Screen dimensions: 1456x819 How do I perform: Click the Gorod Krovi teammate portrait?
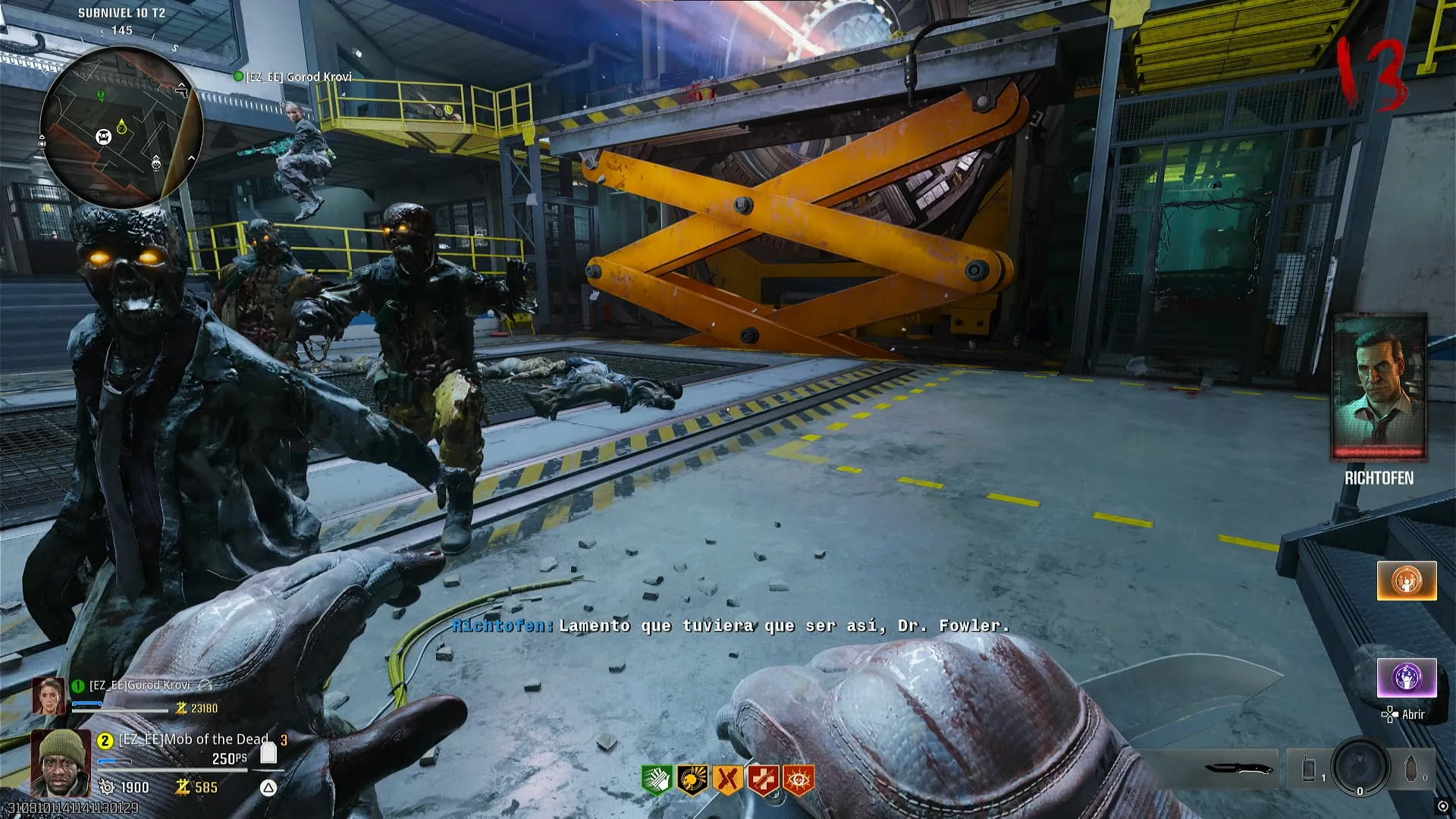[49, 696]
